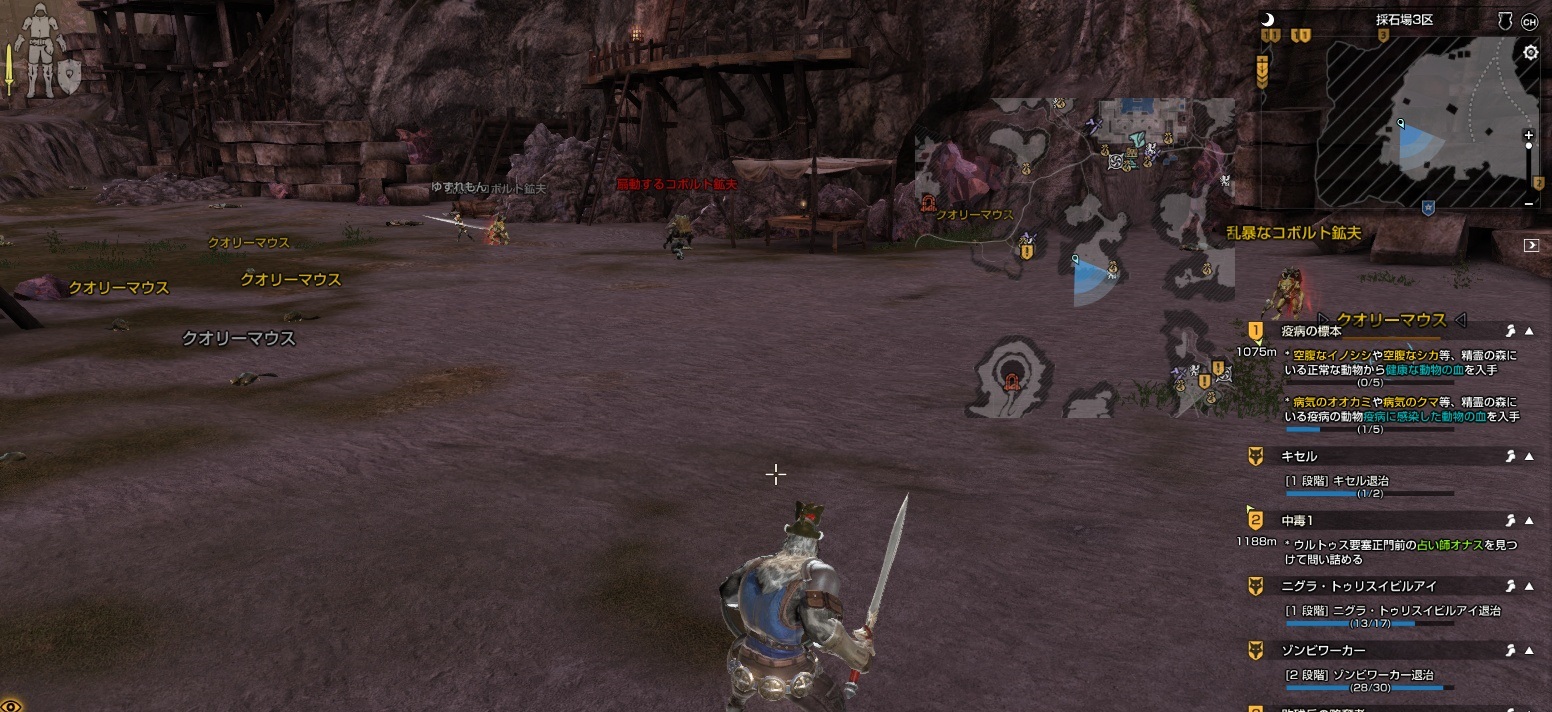Select the ゾンビワーカー quest header
This screenshot has width=1552, height=712.
point(1323,651)
